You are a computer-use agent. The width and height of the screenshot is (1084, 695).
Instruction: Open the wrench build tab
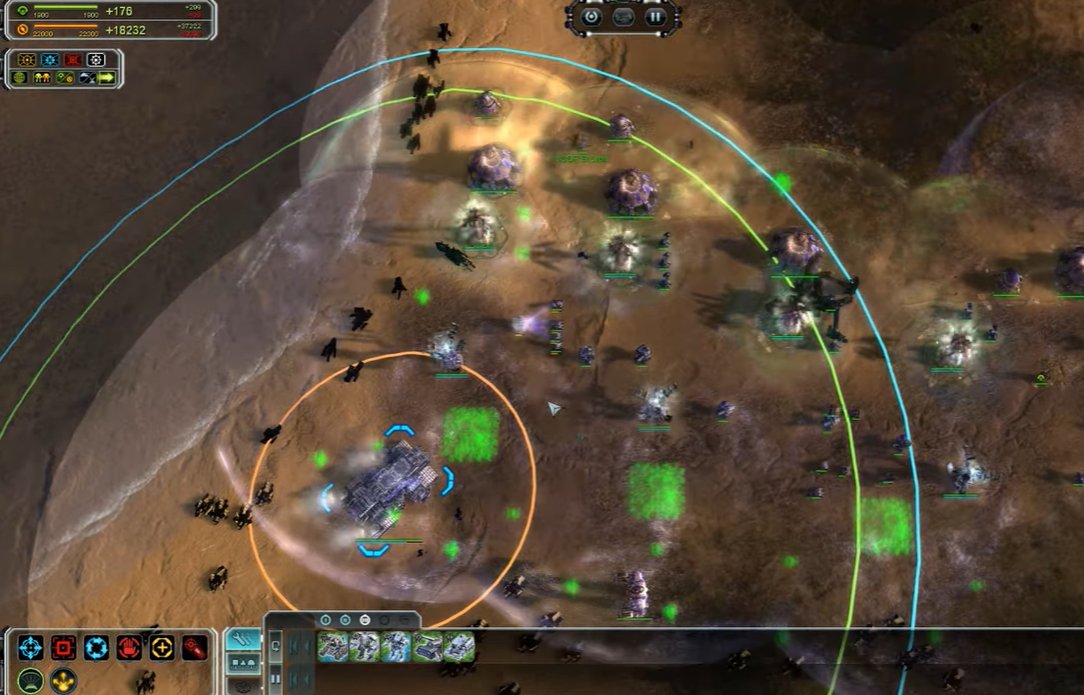242,638
